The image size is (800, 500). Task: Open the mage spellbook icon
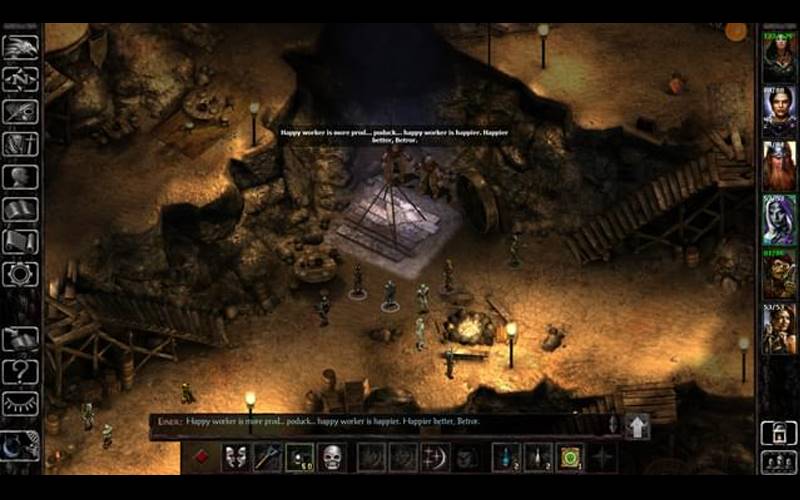pos(20,209)
